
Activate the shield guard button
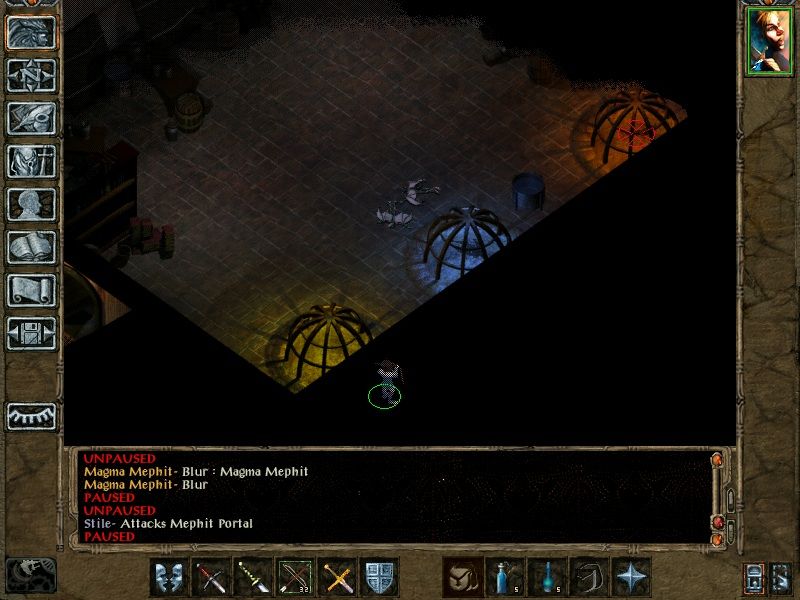(380, 577)
